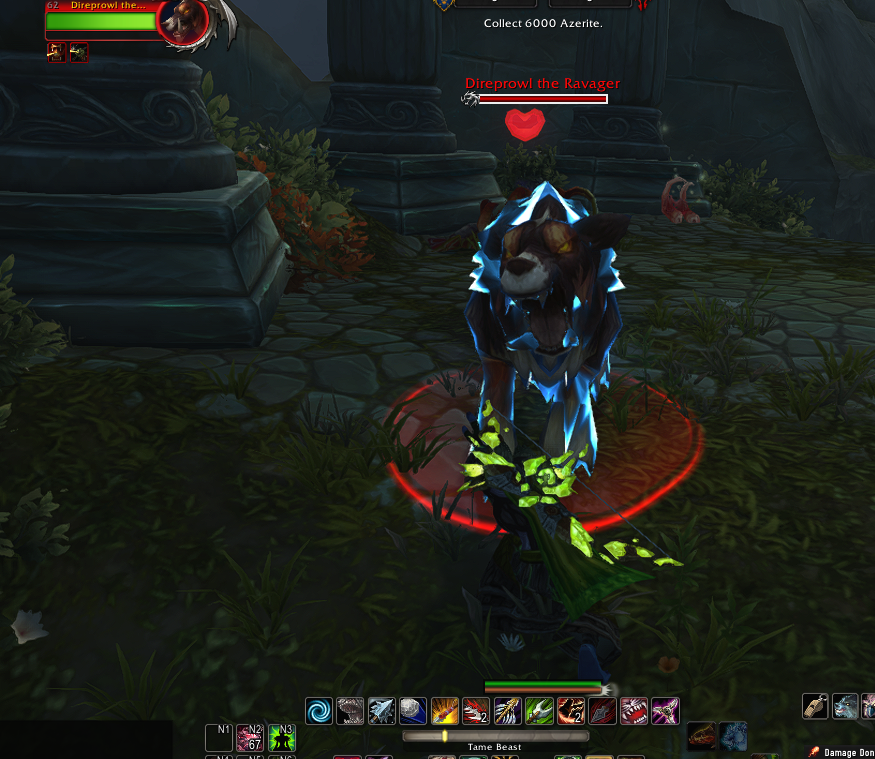Use the purple crossbow ability
Viewport: 875px width, 759px height.
pos(665,711)
